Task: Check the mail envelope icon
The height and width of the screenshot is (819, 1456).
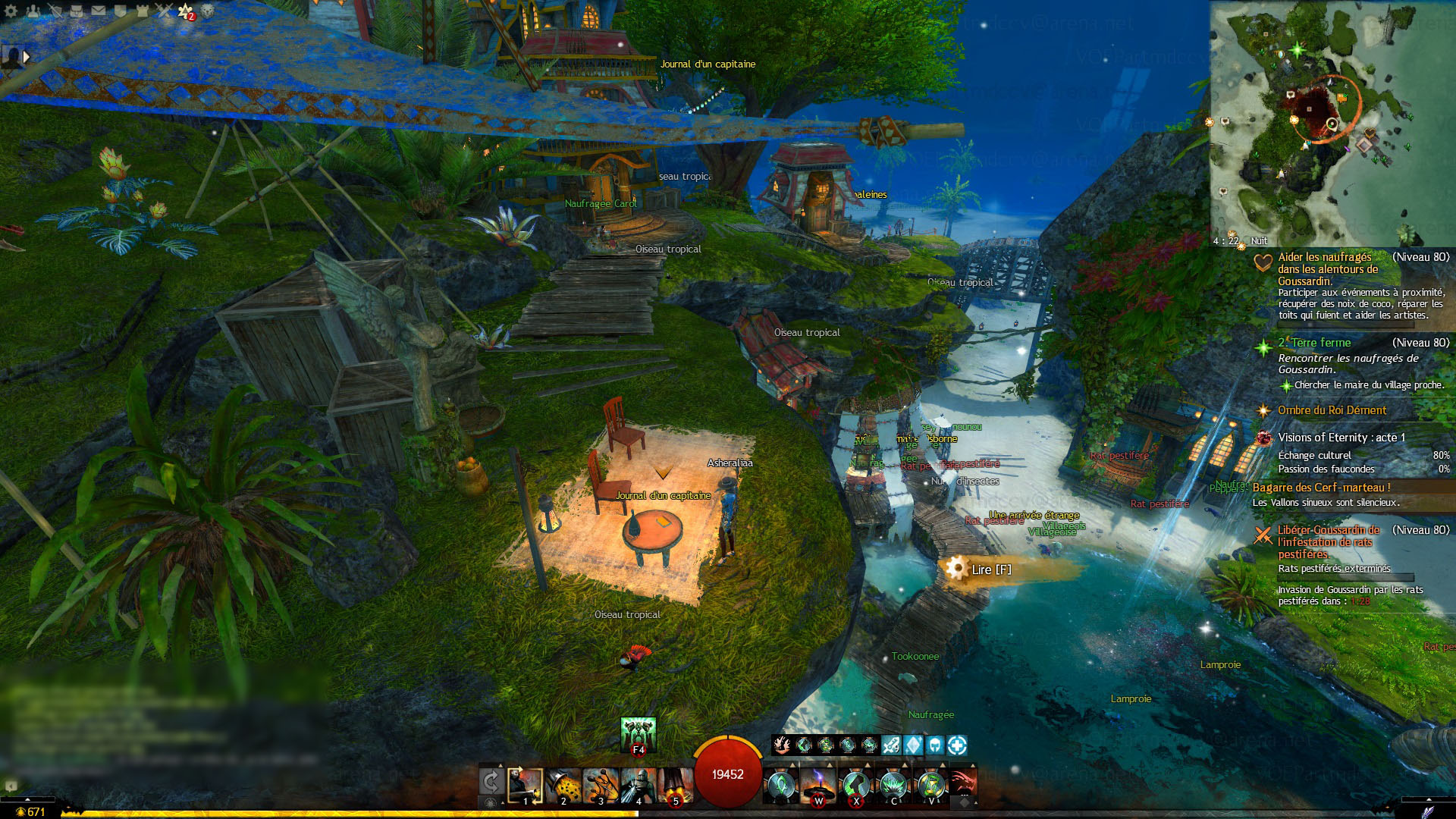Action: click(99, 11)
